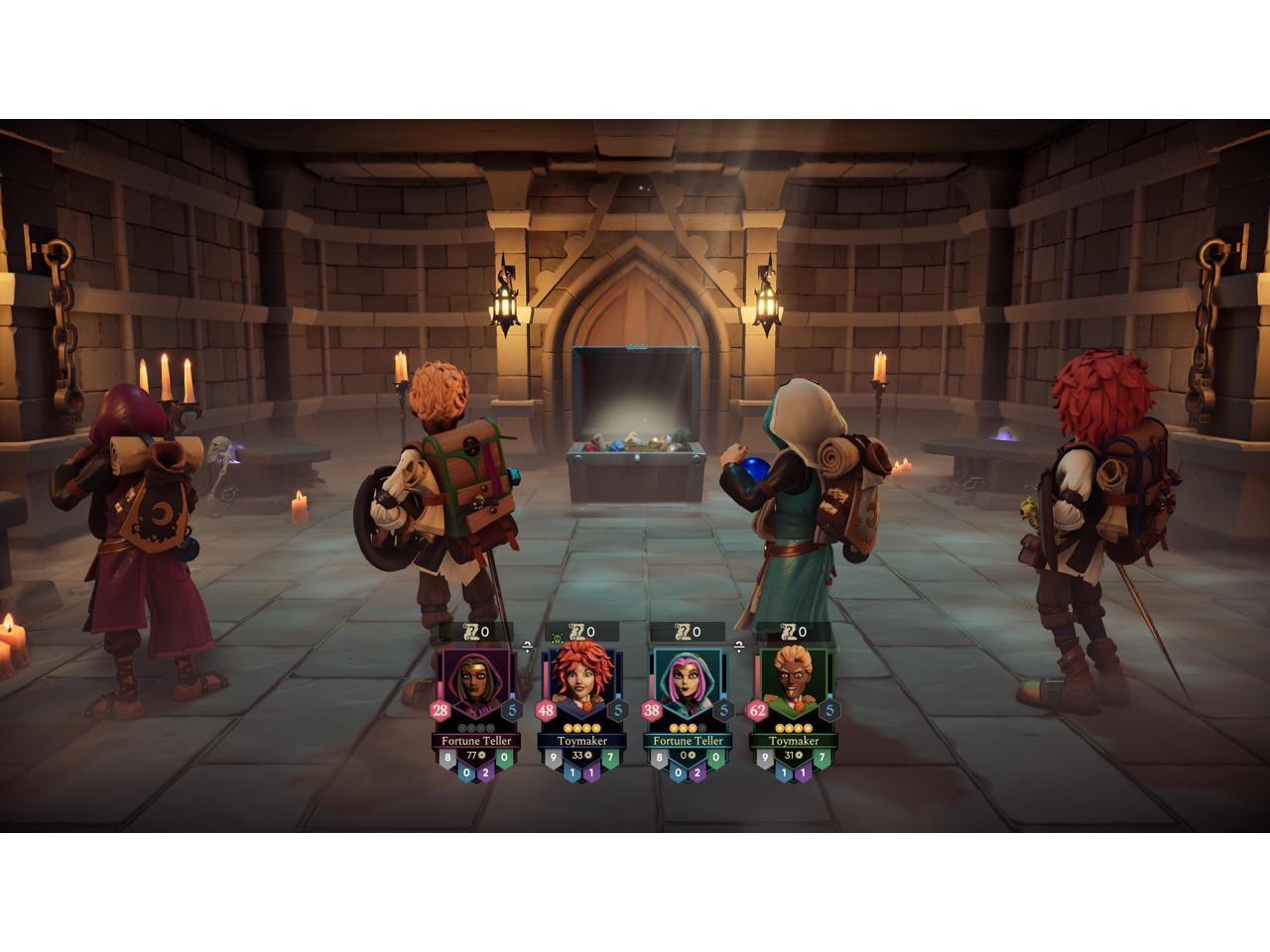Select the purple-hooded Fortune Teller portrait card
Viewport: 1270px width, 952px height.
pos(473,686)
